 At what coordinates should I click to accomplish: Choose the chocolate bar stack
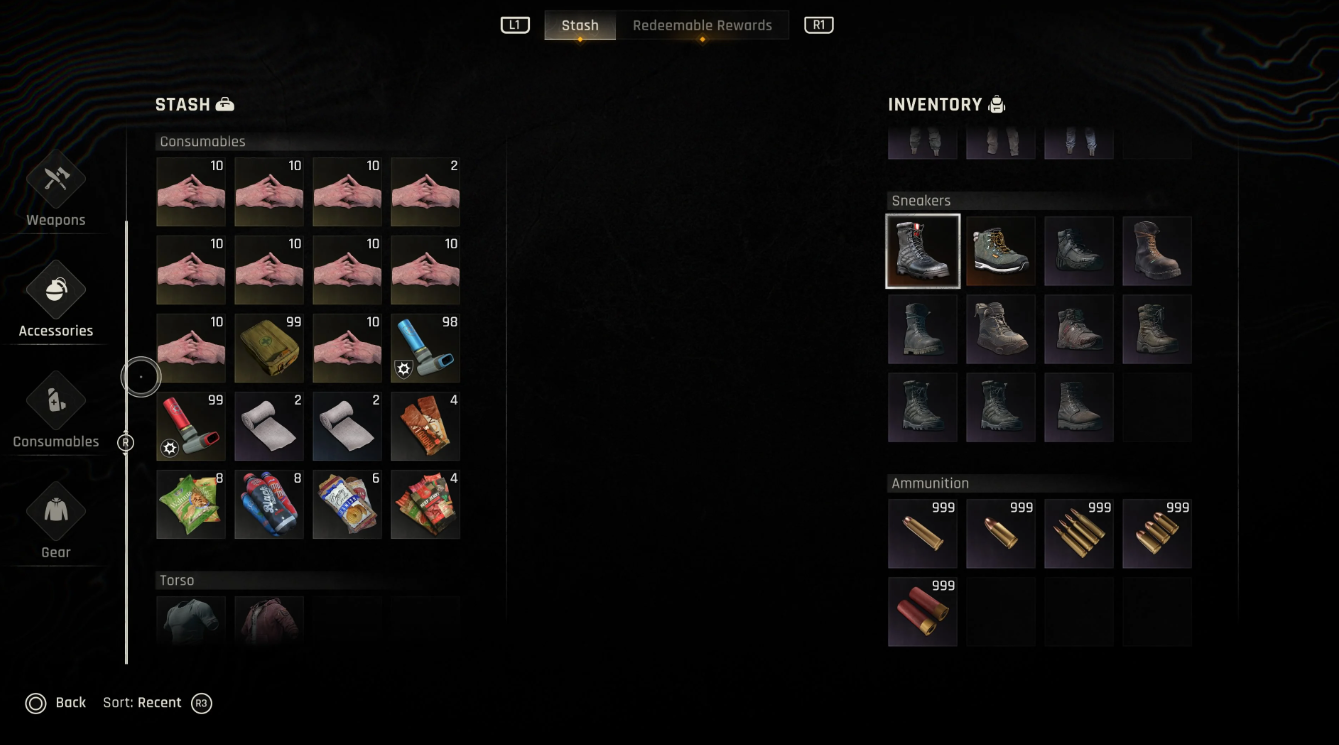coord(425,427)
